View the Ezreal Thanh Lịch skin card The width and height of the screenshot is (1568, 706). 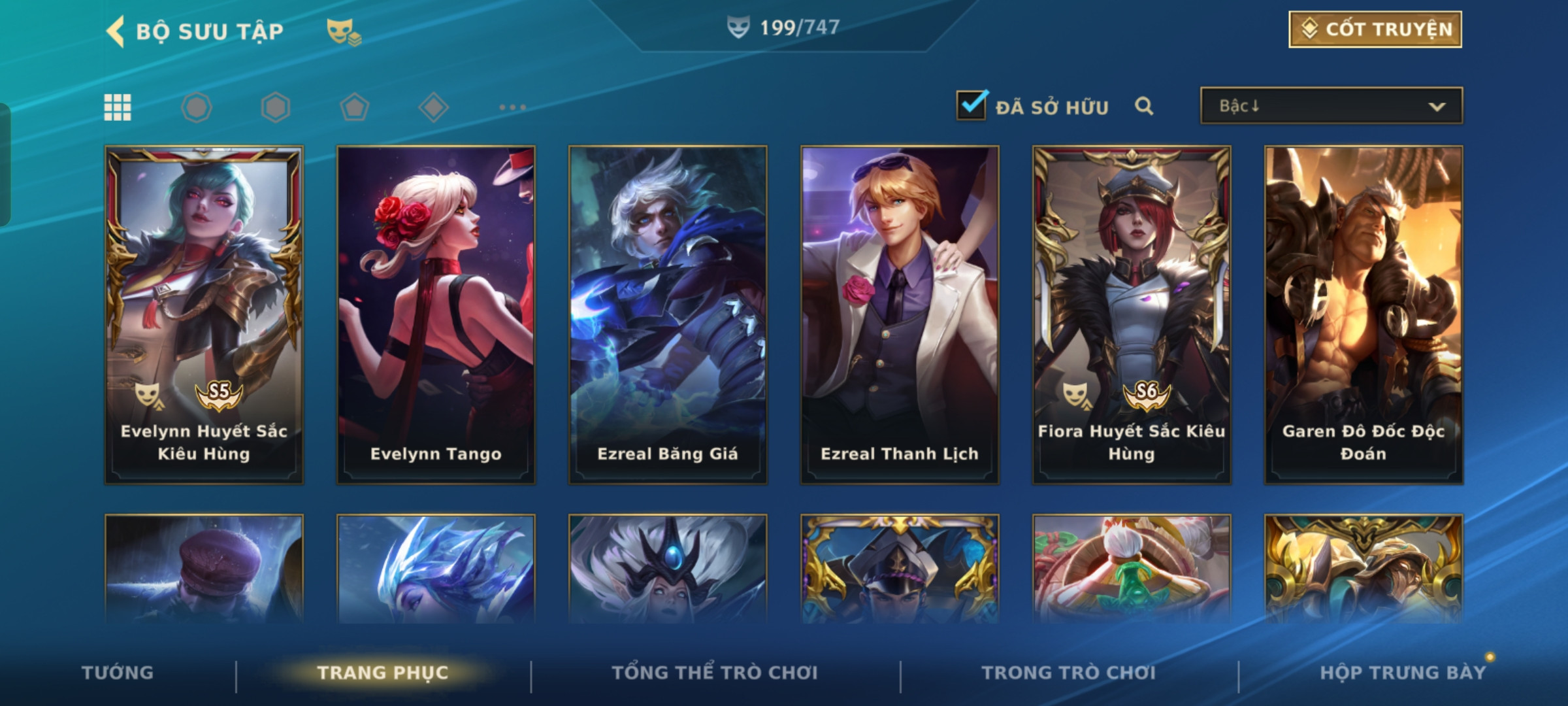point(900,314)
